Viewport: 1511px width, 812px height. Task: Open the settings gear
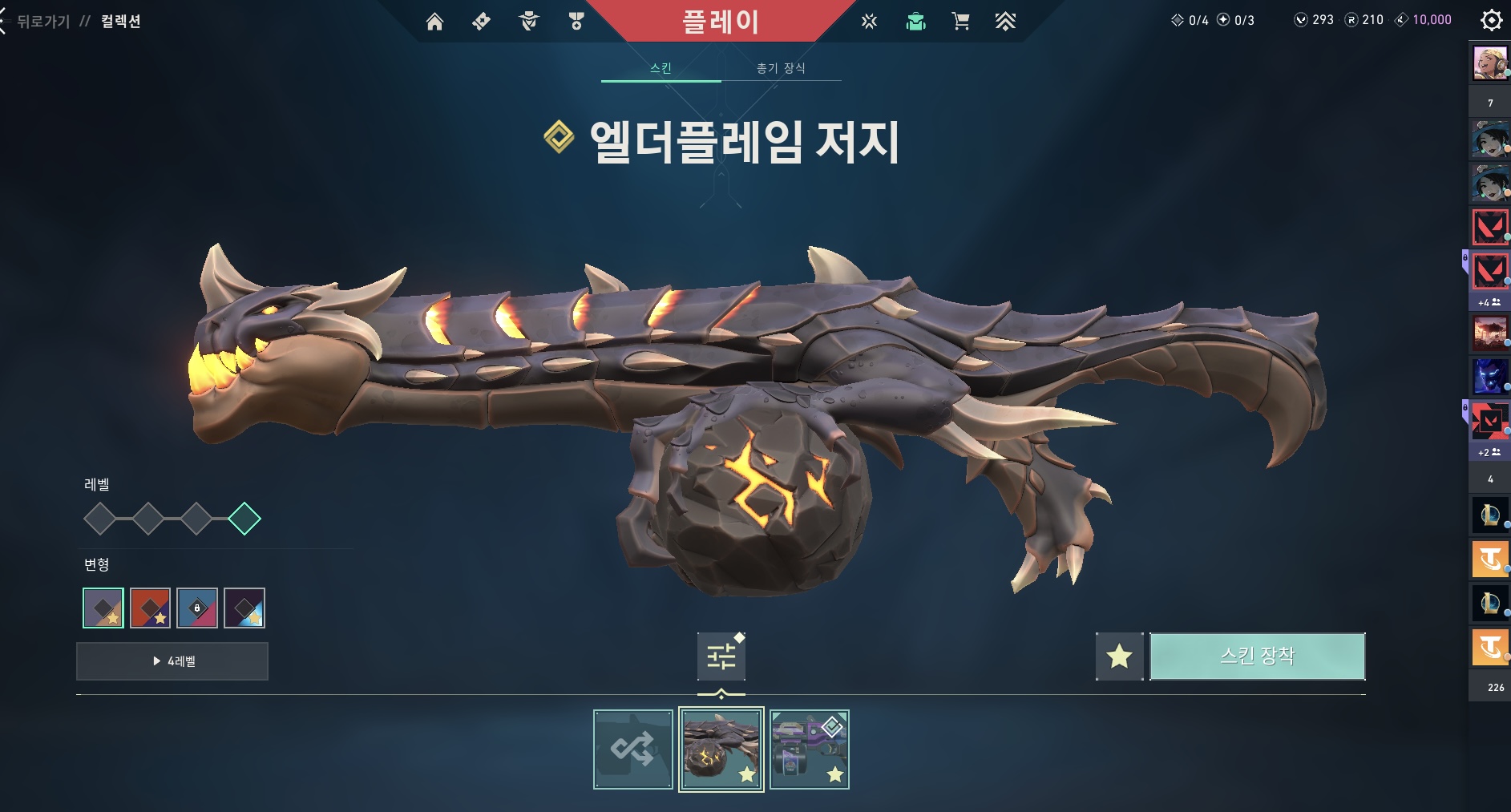[1491, 20]
